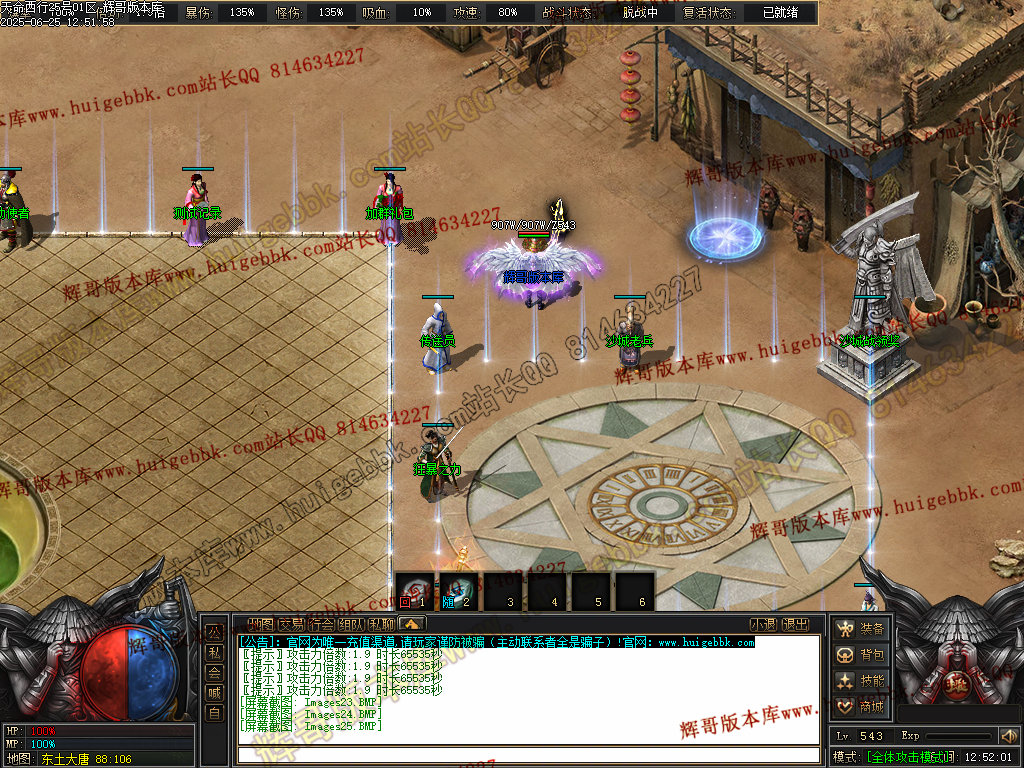Open the 行会 guild button
Screen dimensions: 1024x768
coord(321,625)
